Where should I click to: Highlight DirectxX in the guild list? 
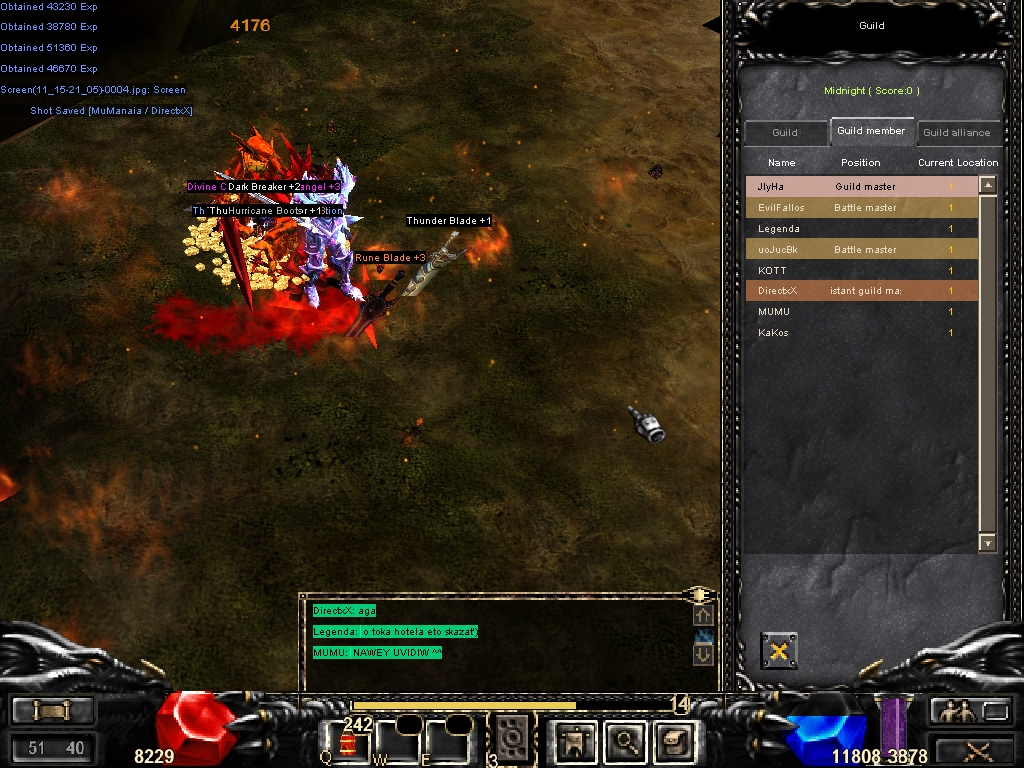(860, 291)
